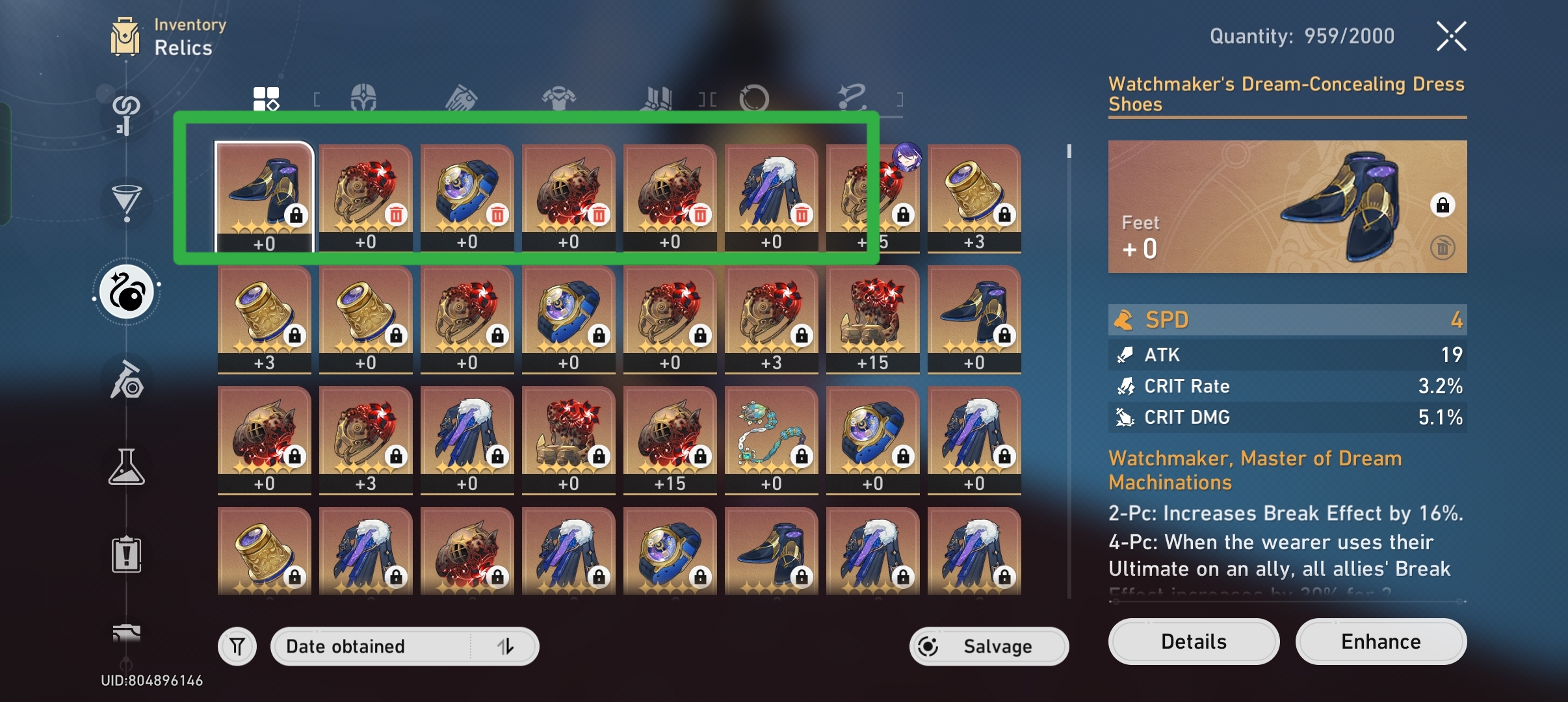Viewport: 1568px width, 702px height.
Task: Select the quill icon in left sidebar
Action: coord(127,380)
